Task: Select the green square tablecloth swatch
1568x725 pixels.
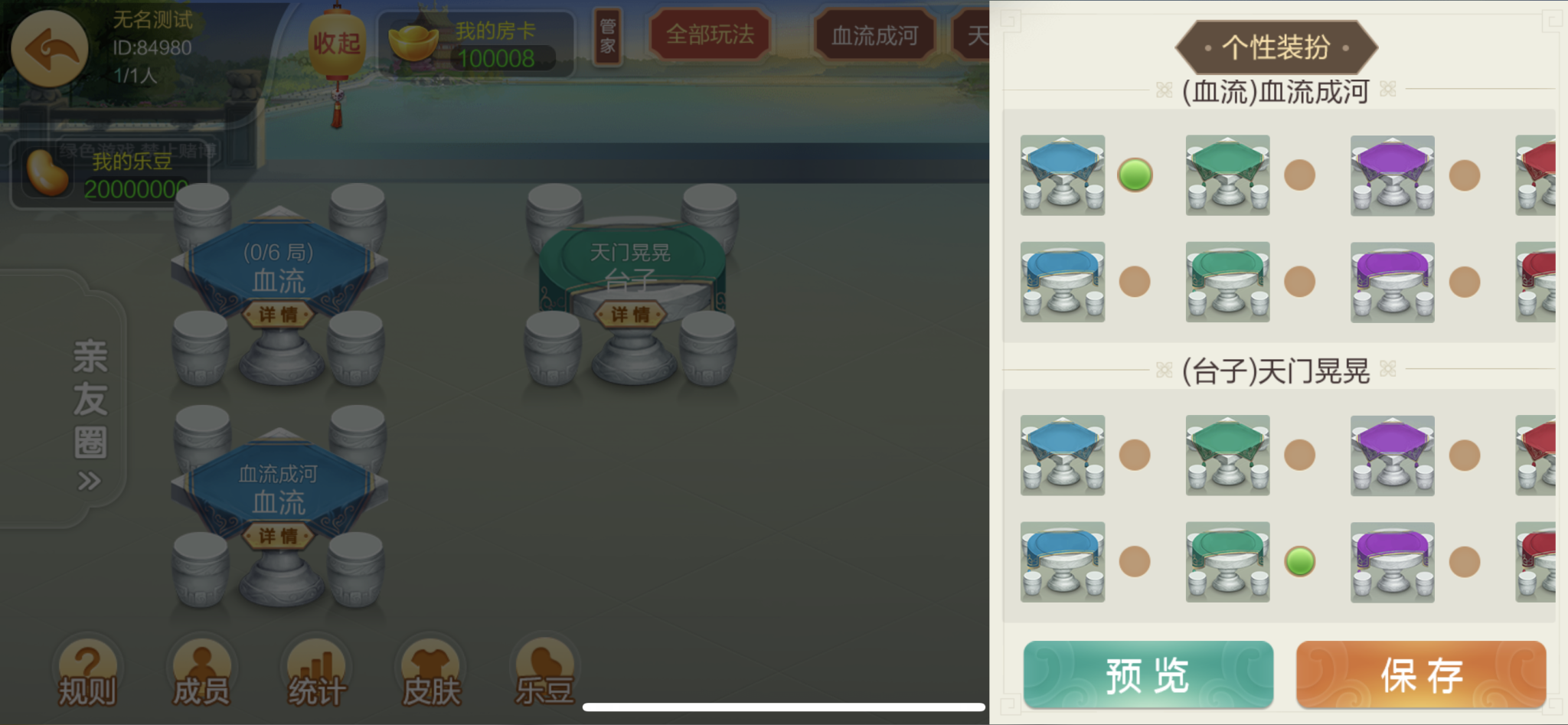Action: click(1227, 175)
